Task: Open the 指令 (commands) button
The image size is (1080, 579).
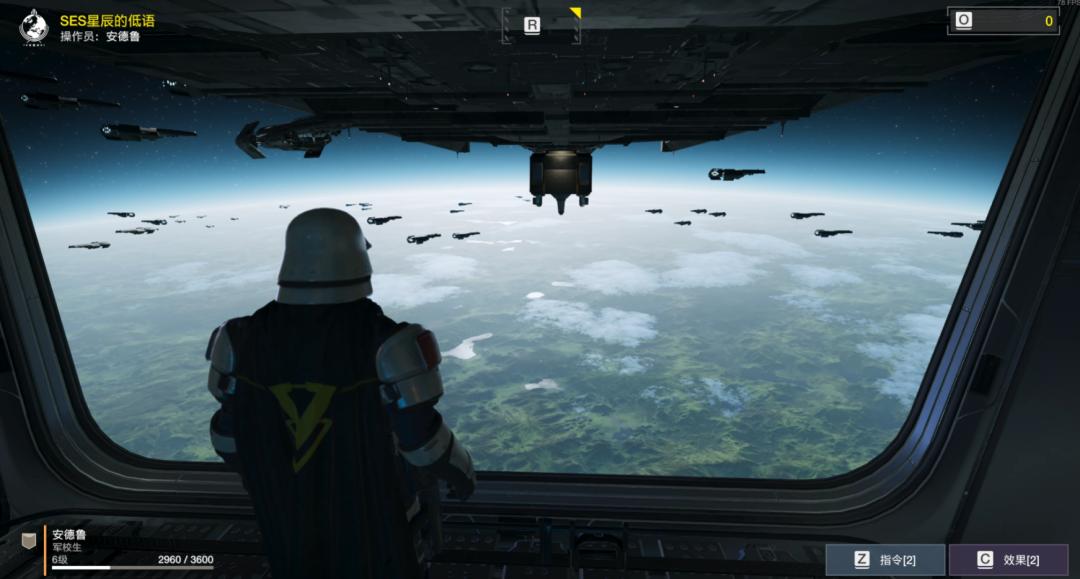Action: coord(885,560)
